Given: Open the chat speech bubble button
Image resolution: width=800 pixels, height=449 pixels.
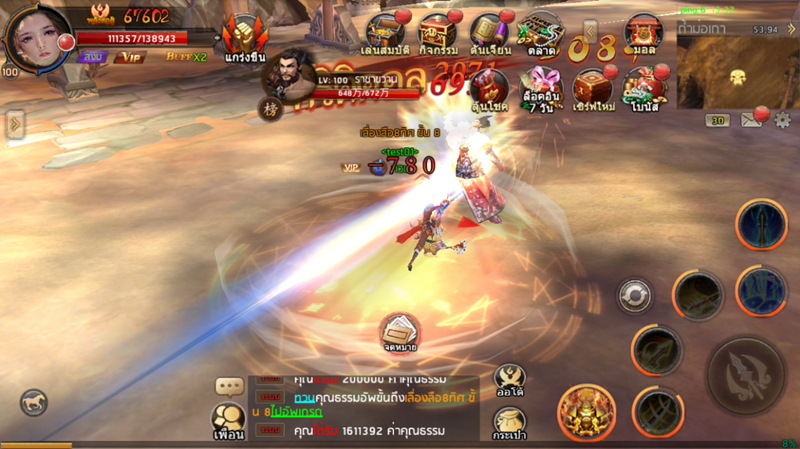Looking at the screenshot, I should point(230,386).
